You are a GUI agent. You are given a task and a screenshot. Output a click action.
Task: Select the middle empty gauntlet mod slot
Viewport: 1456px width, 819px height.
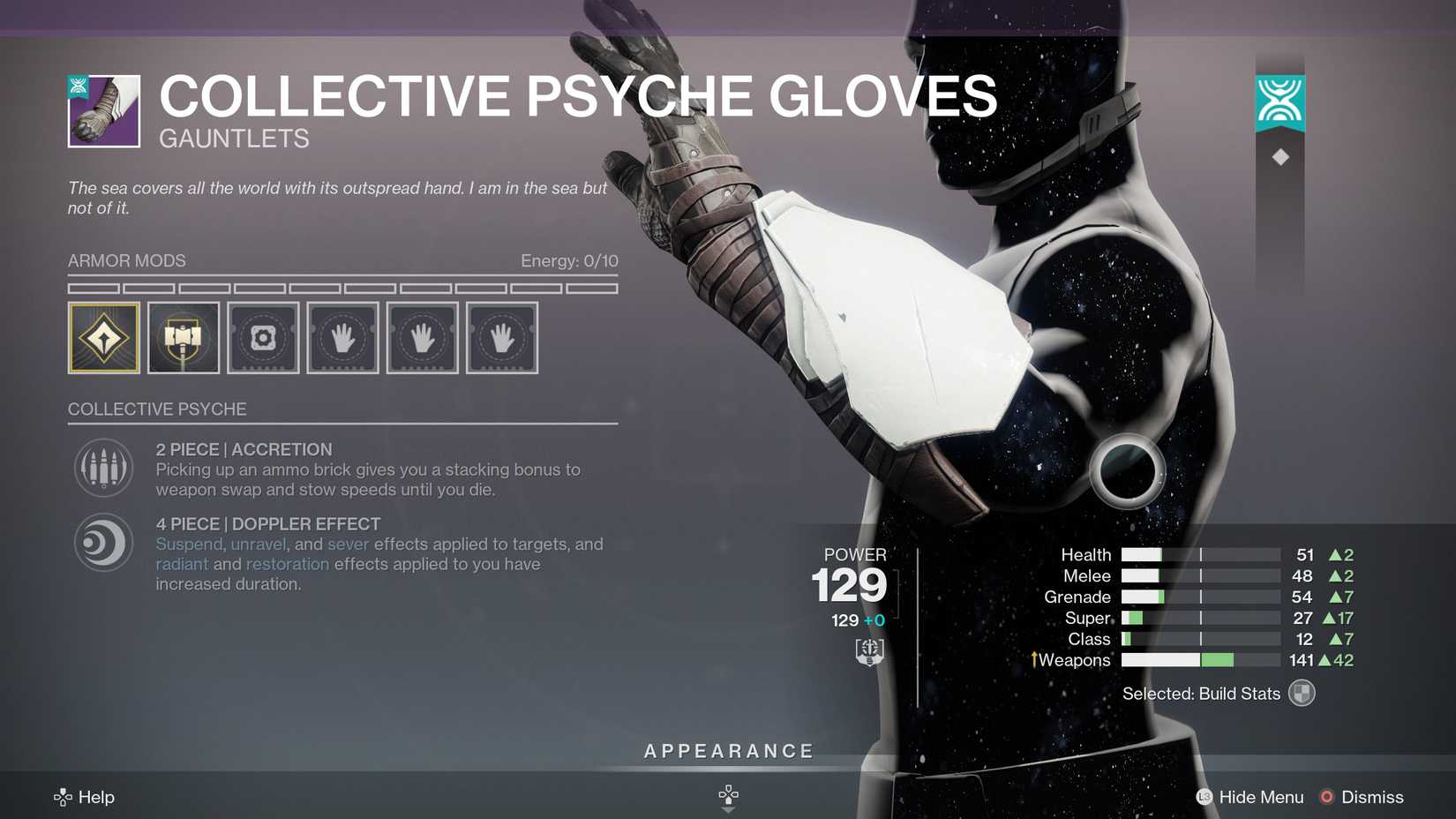422,337
